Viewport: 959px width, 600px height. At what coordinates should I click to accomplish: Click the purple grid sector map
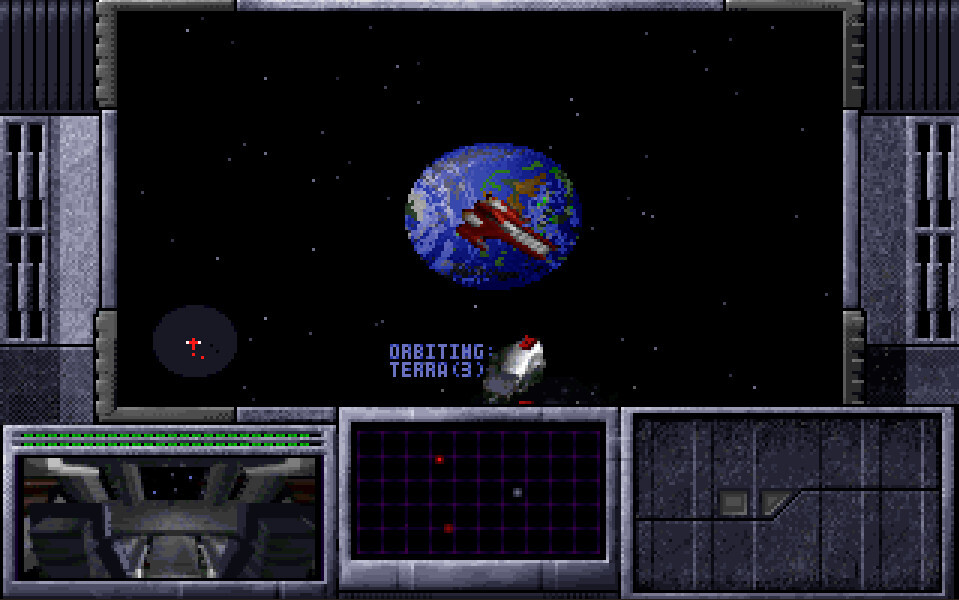point(479,492)
